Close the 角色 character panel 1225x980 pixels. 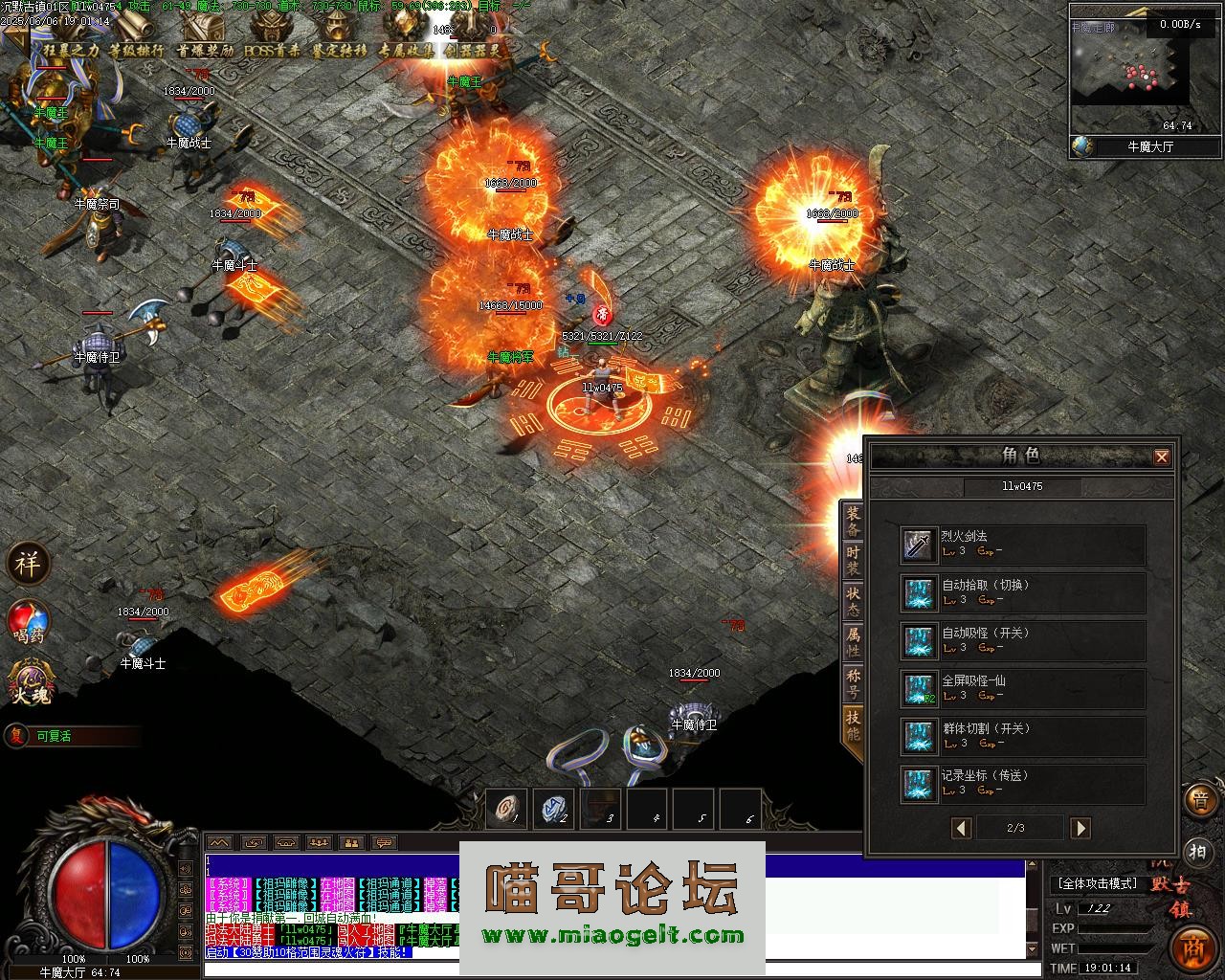click(1162, 457)
